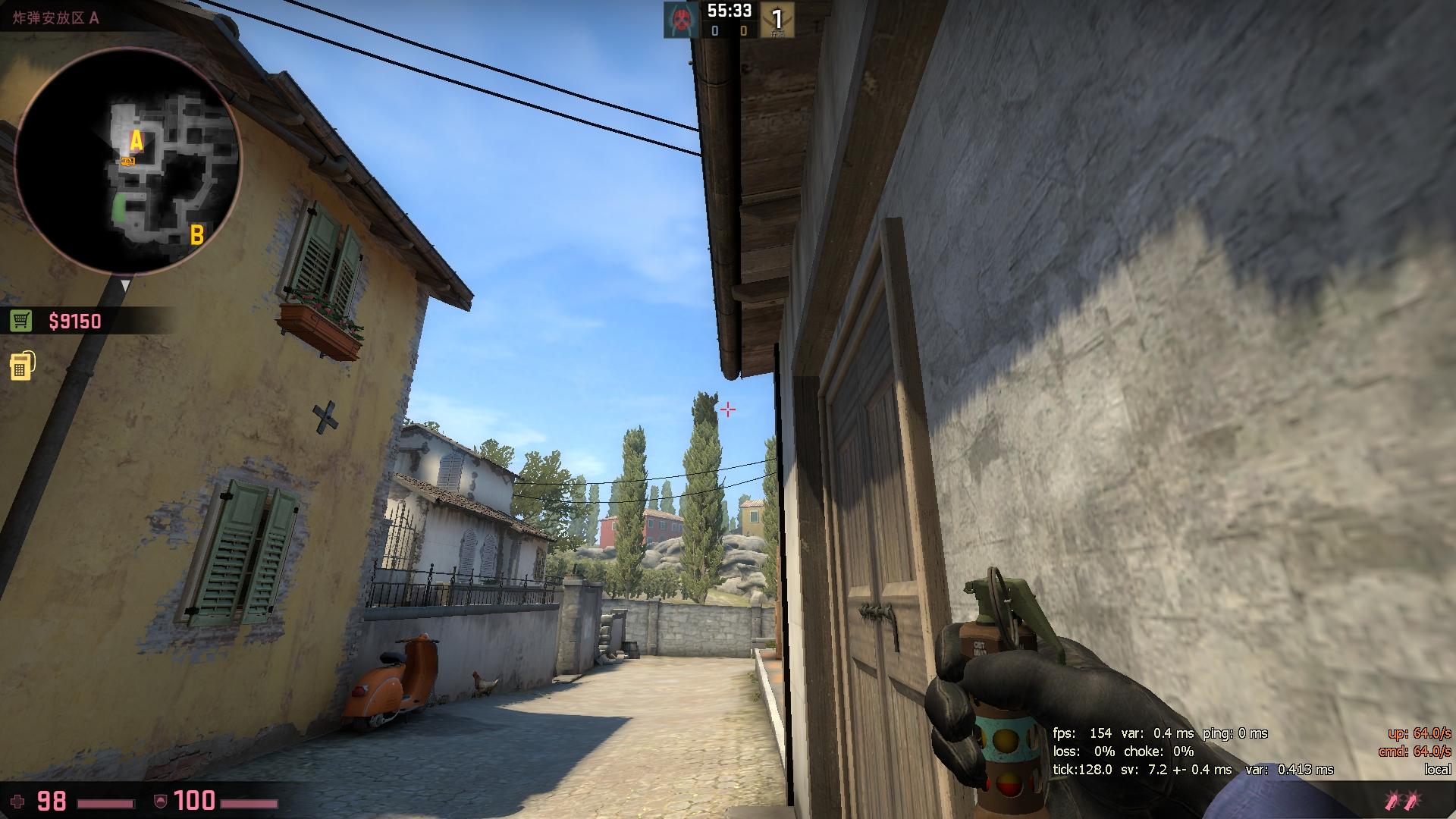Select the terrorist player avatar icon
This screenshot has width=1456, height=819.
point(680,18)
